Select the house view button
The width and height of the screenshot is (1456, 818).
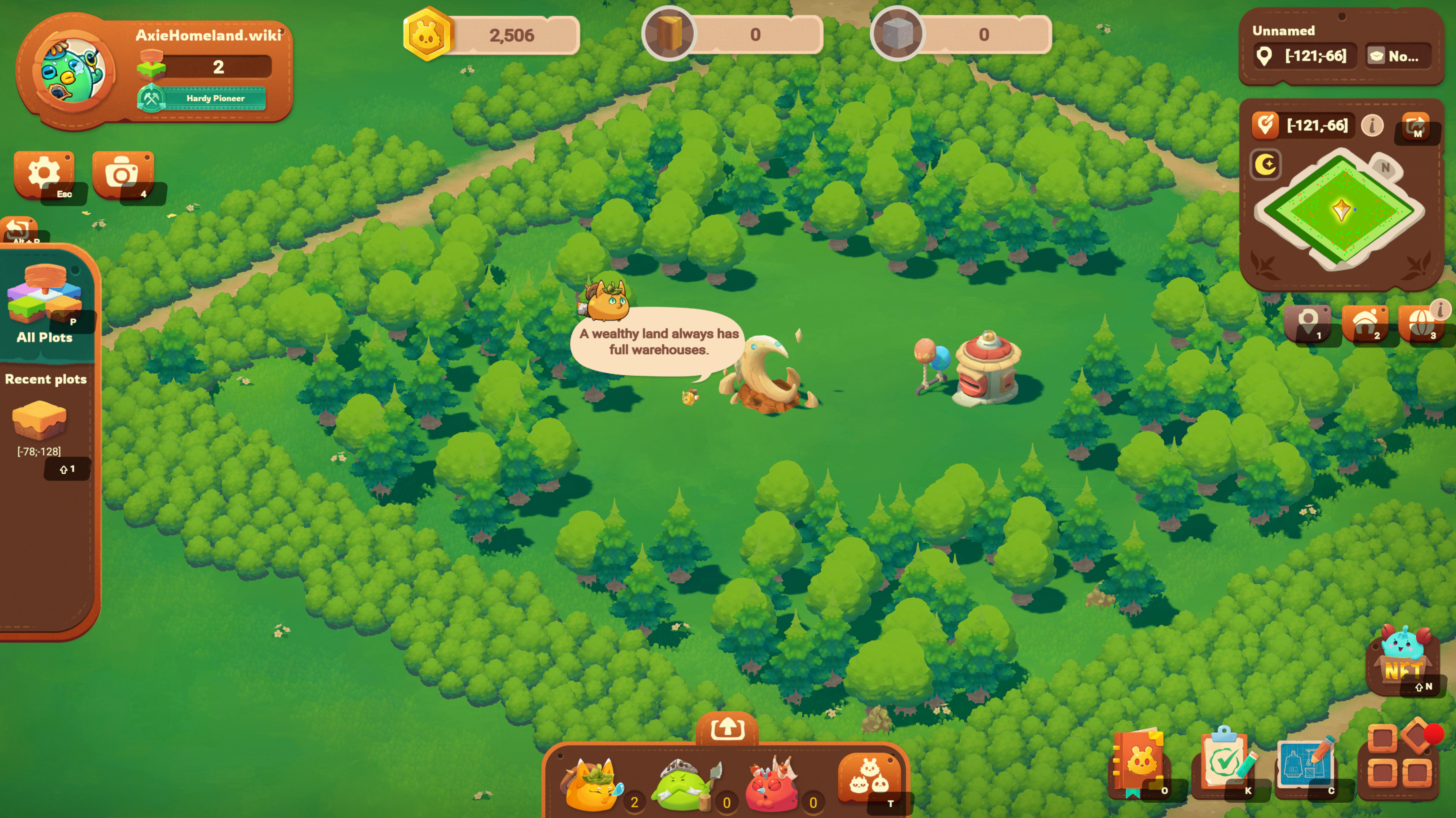pos(1365,322)
